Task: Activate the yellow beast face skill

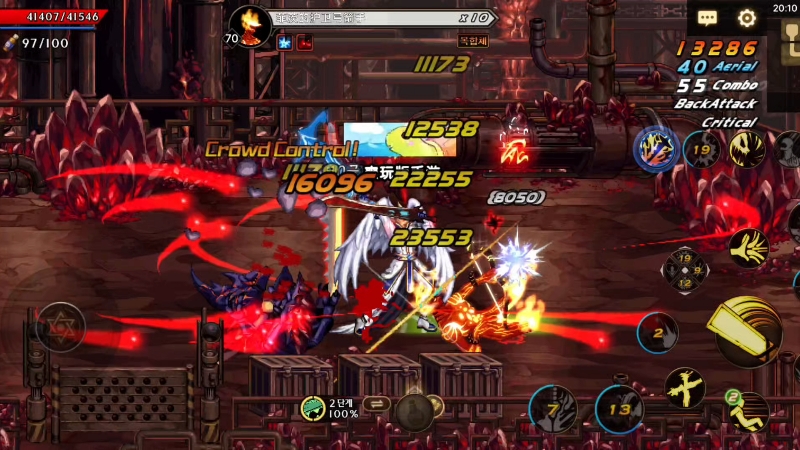Action: pos(746,151)
